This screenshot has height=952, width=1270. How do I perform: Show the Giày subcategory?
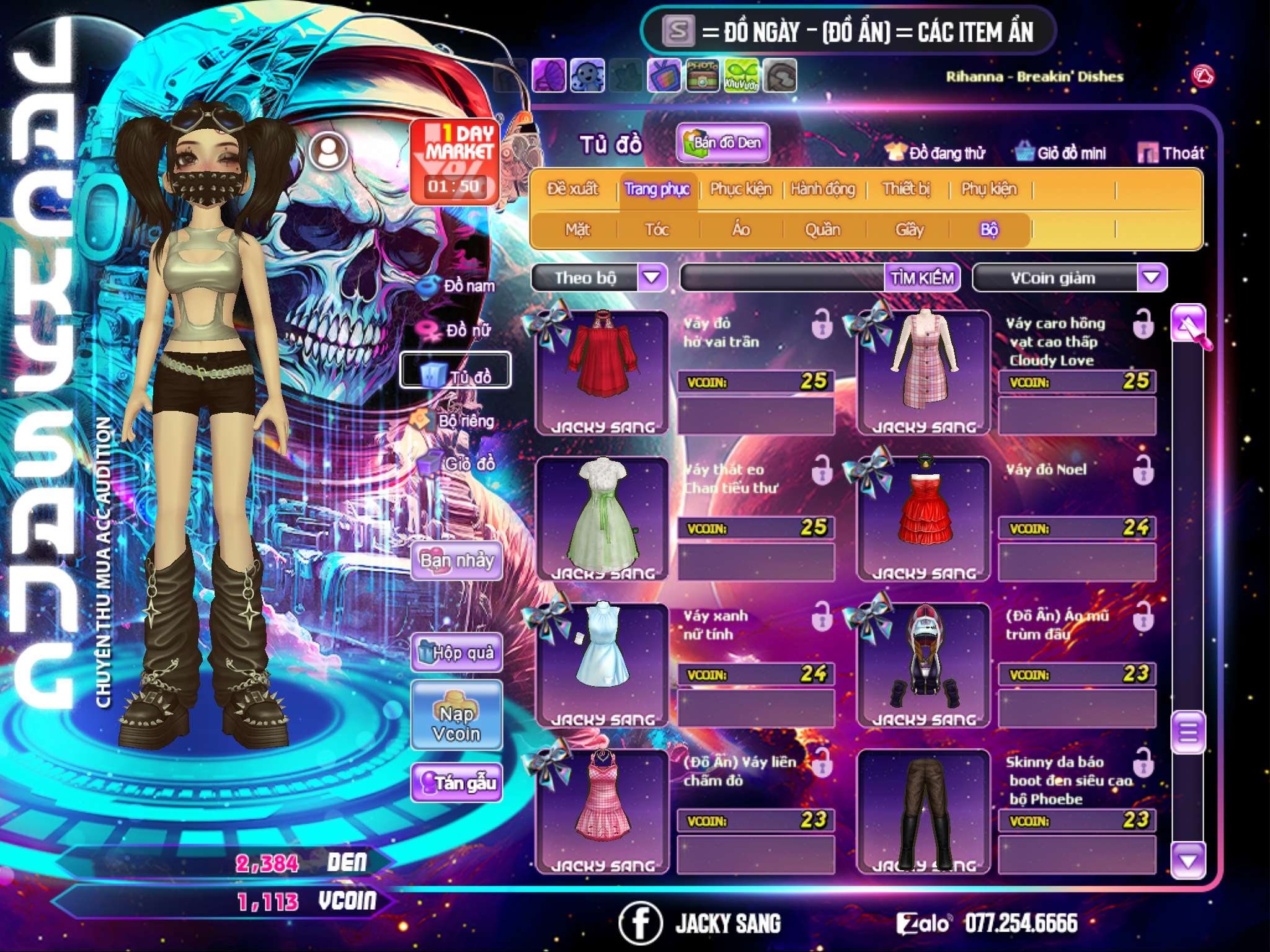pyautogui.click(x=909, y=230)
